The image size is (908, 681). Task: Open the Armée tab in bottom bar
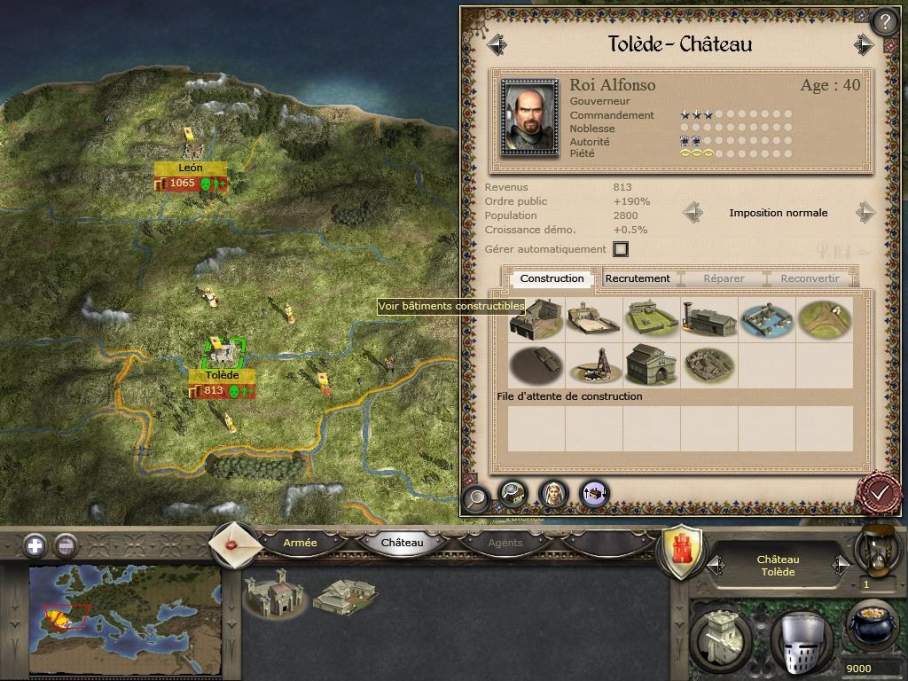coord(300,543)
